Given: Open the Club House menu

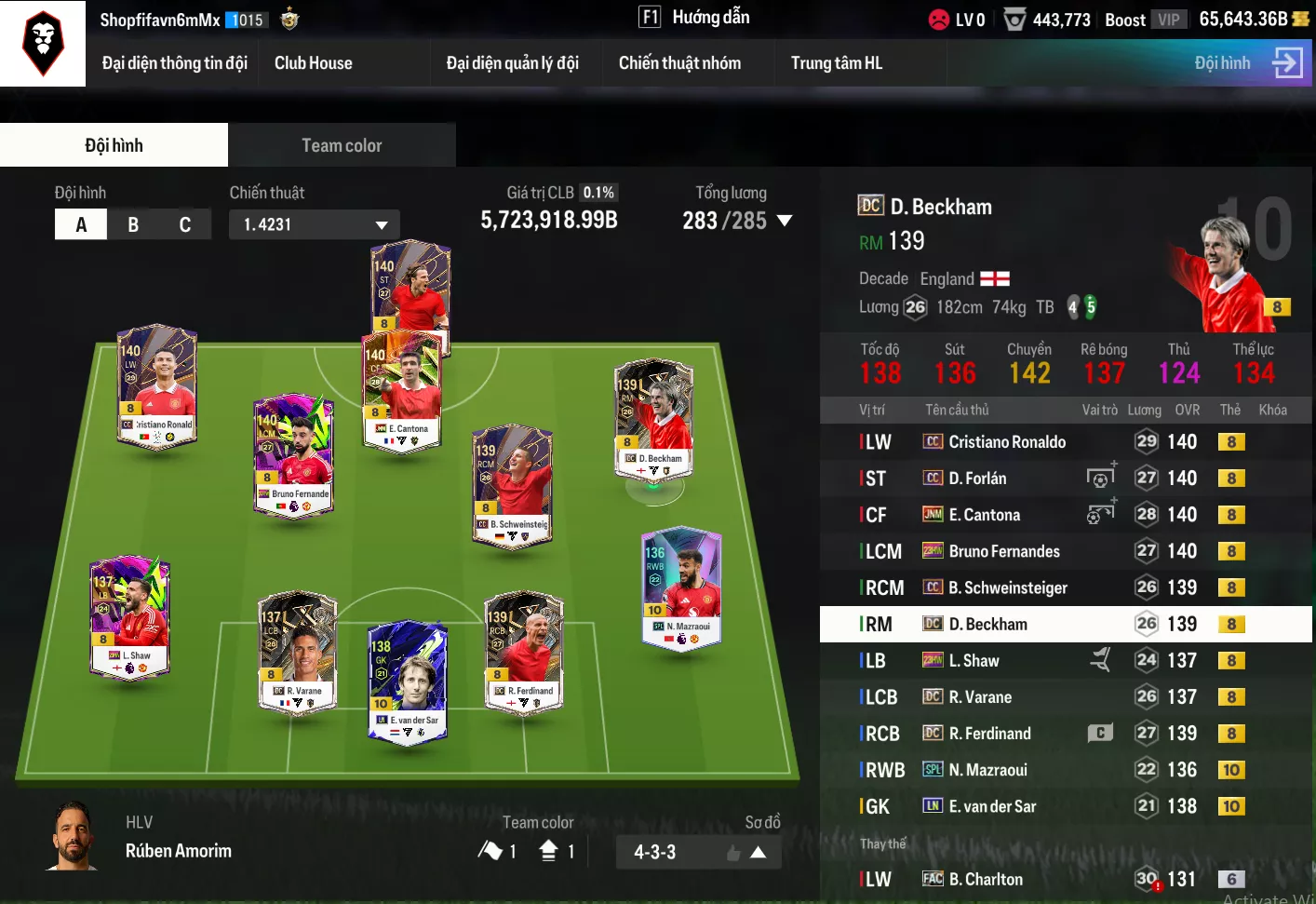Looking at the screenshot, I should point(313,63).
